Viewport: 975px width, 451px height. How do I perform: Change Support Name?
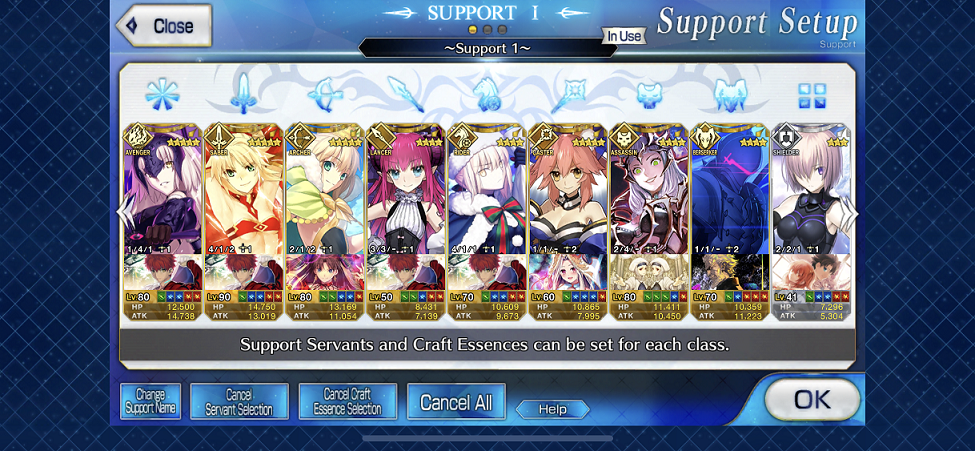(151, 402)
